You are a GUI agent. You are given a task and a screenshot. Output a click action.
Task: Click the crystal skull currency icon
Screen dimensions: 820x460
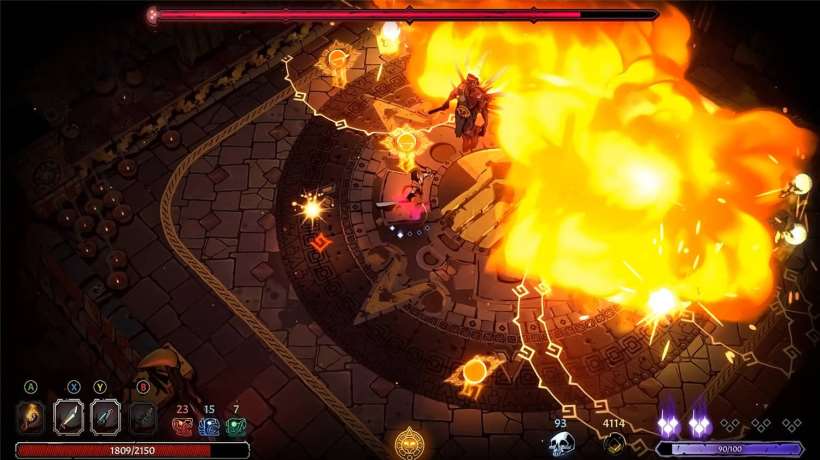(x=562, y=444)
